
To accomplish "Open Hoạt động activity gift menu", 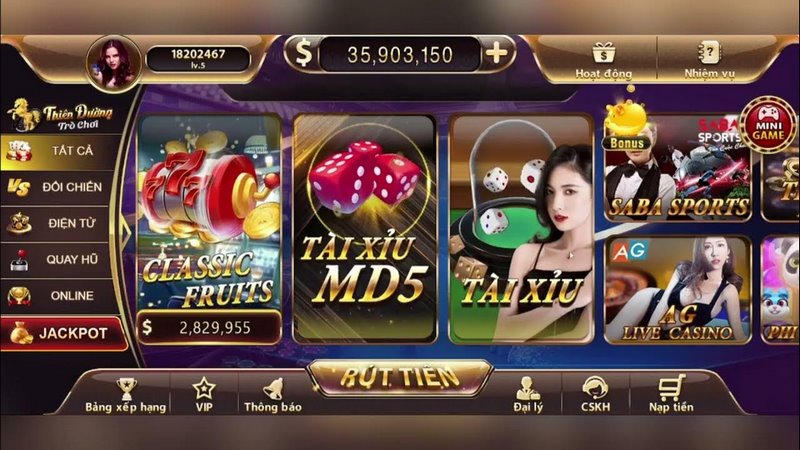I will [x=602, y=60].
